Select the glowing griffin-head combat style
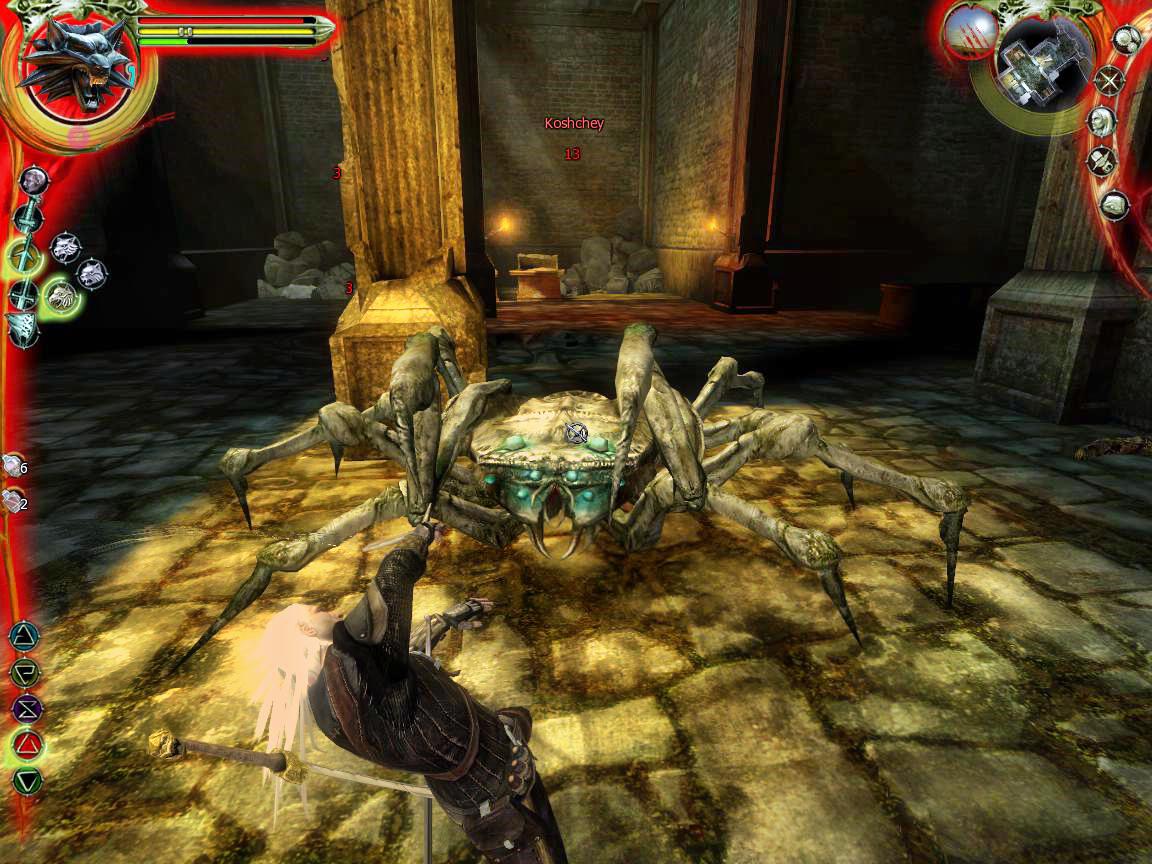 pyautogui.click(x=62, y=294)
